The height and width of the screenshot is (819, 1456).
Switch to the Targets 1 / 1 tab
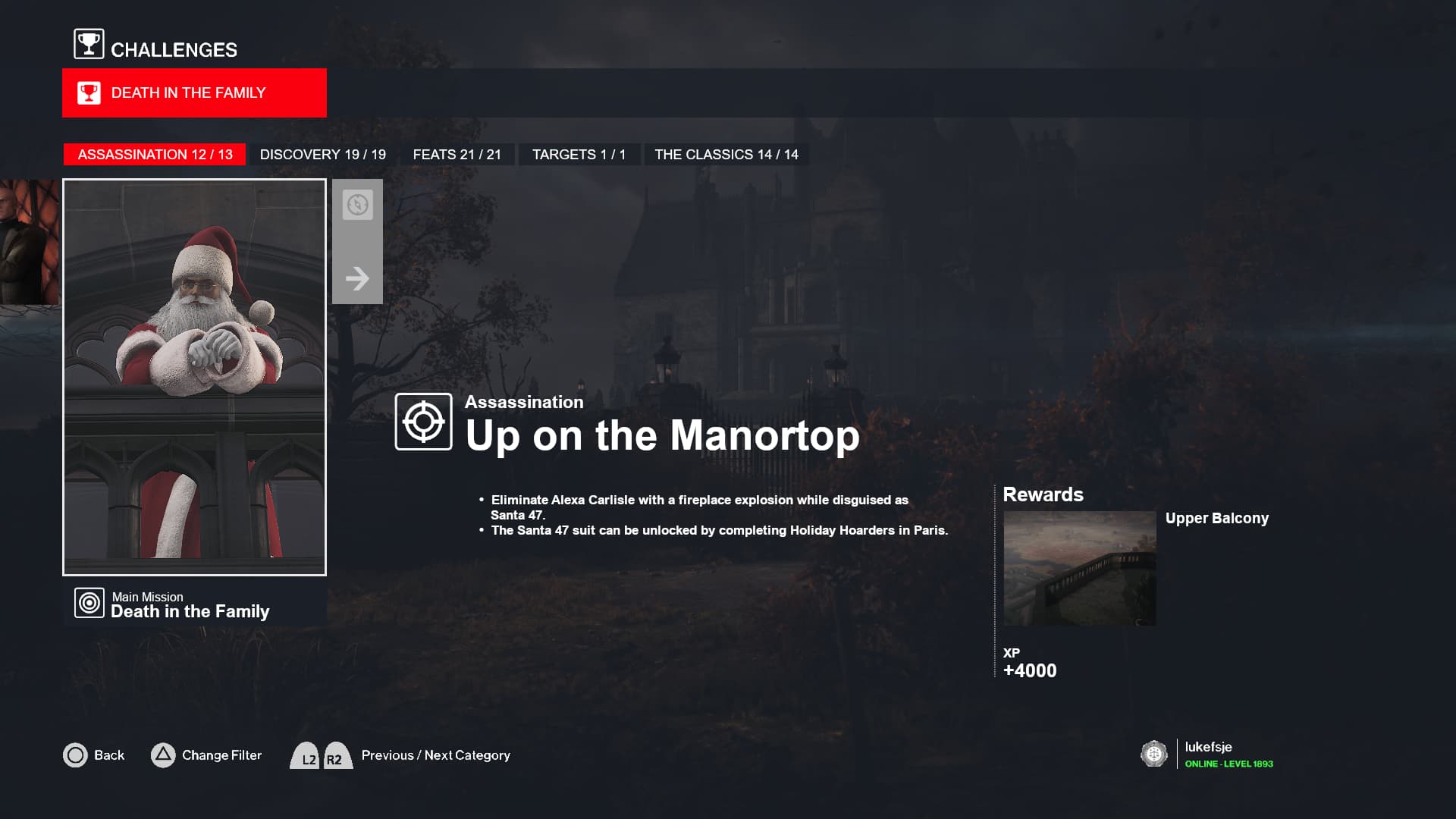(579, 155)
